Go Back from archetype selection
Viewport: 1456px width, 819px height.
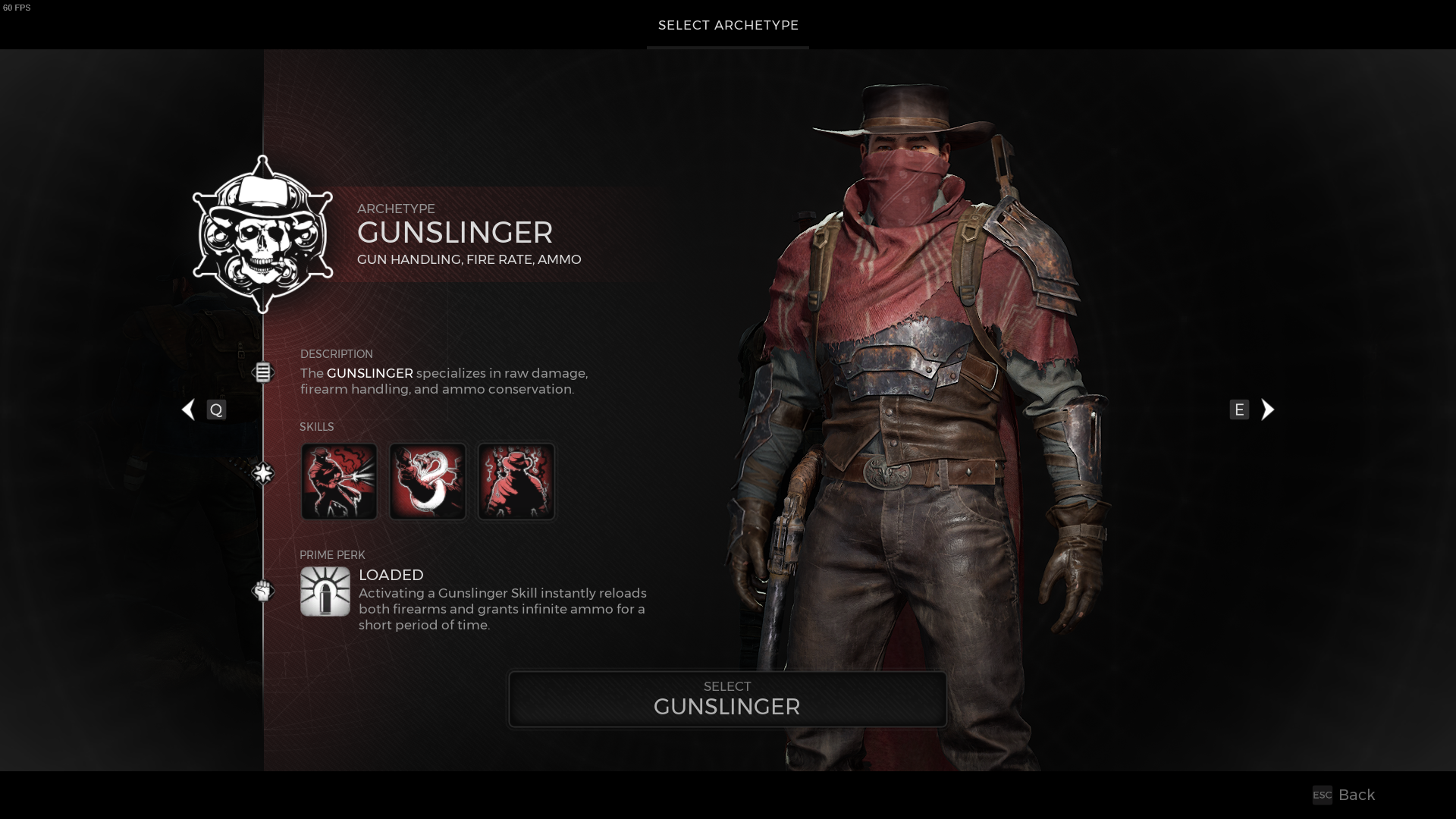click(1345, 795)
